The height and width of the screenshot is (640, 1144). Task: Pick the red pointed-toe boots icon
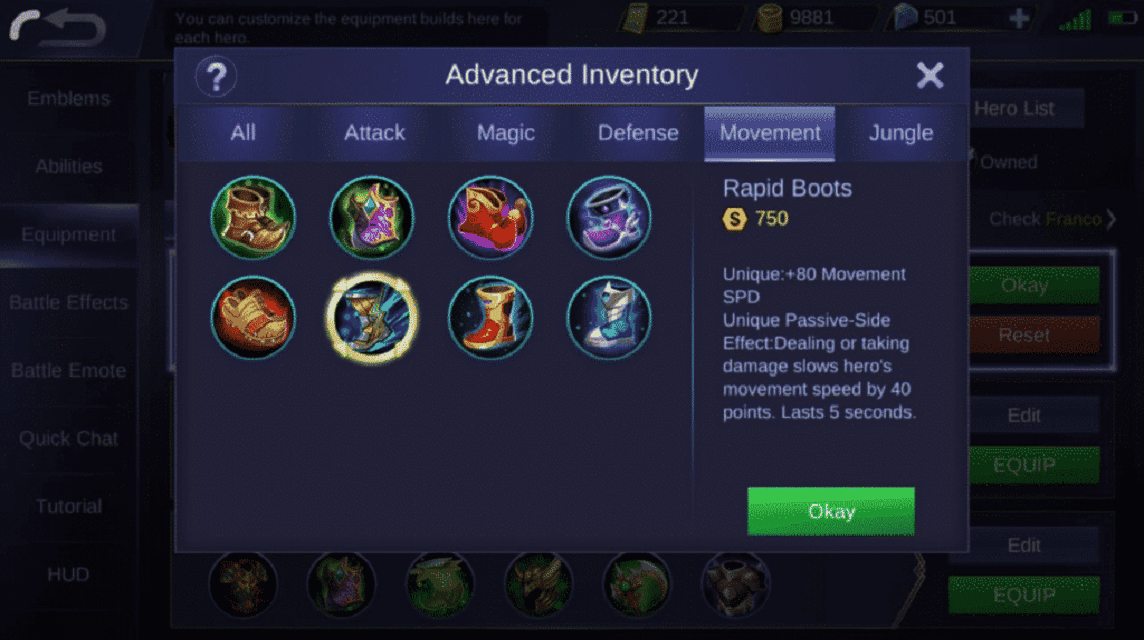click(490, 217)
